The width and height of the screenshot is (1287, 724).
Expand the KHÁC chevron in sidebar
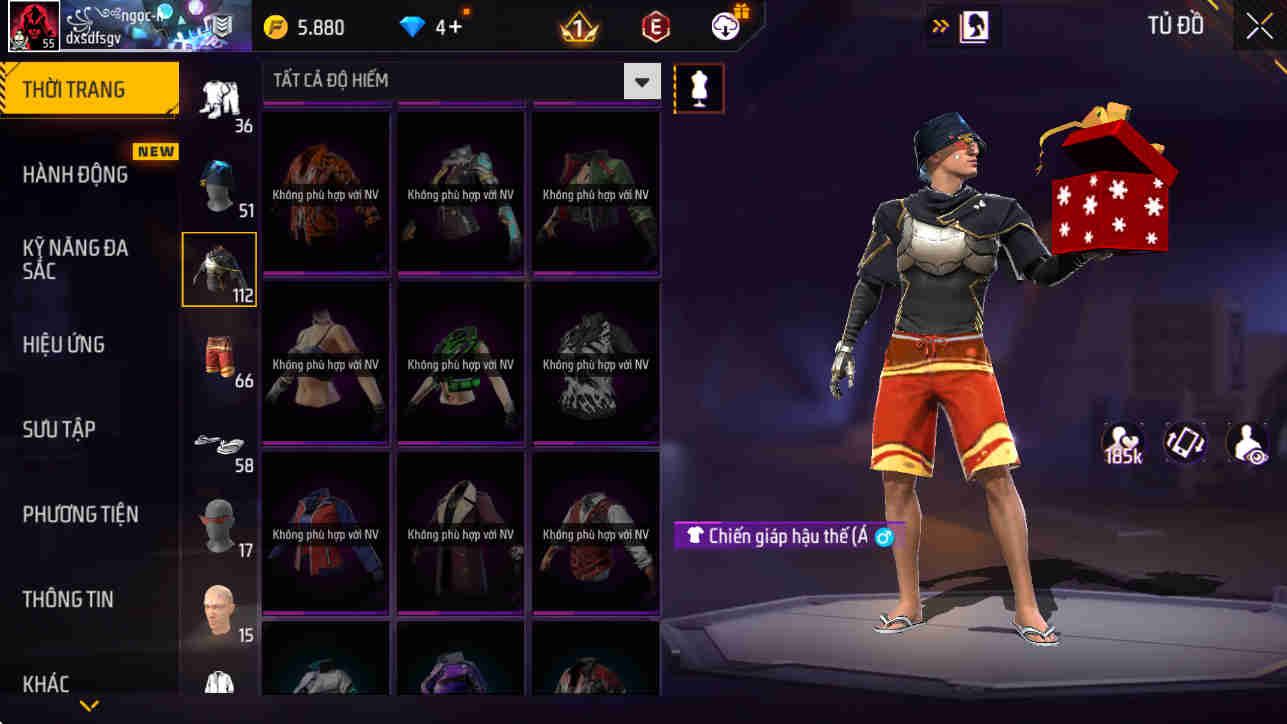coord(88,705)
